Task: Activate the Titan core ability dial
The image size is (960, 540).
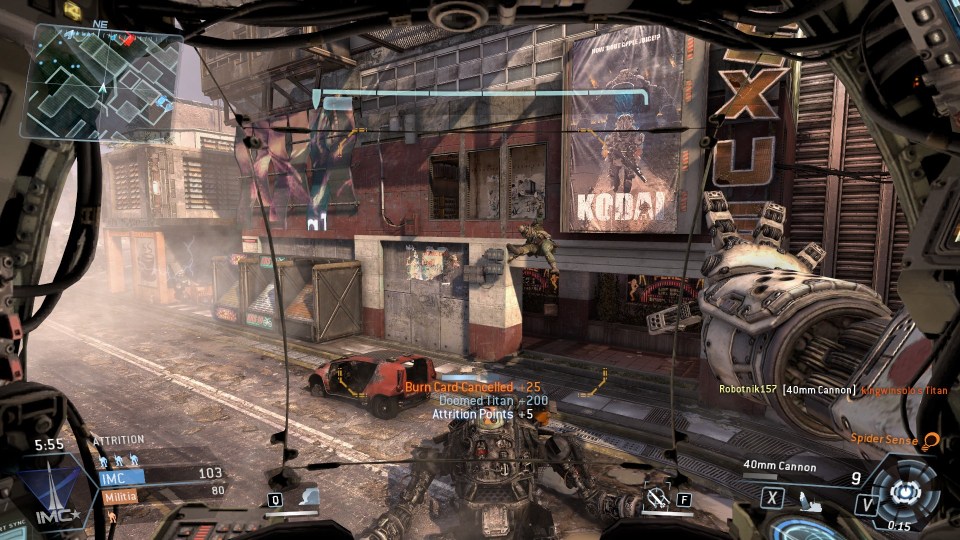Action: tap(905, 492)
